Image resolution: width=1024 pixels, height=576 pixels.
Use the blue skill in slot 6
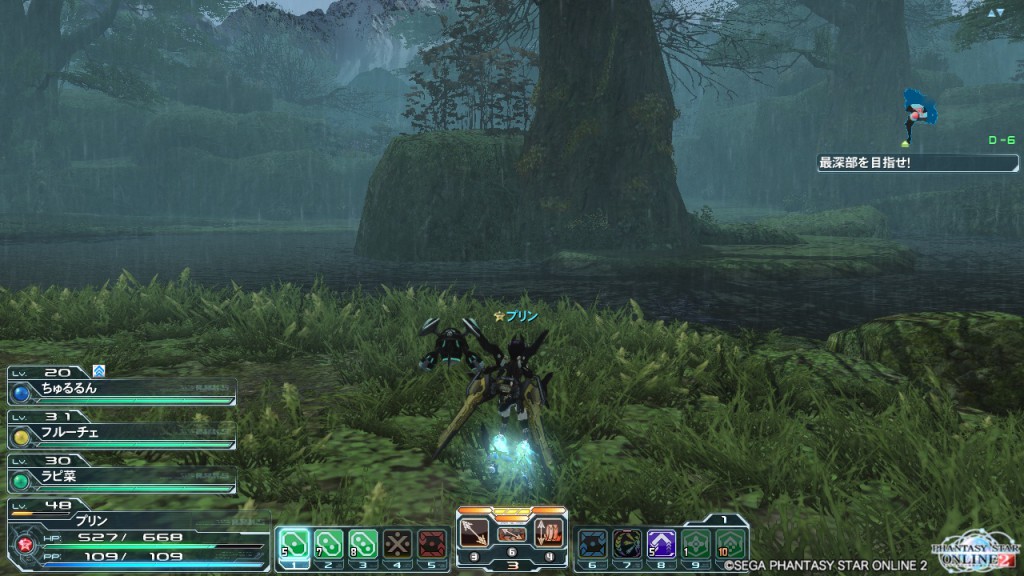(592, 543)
